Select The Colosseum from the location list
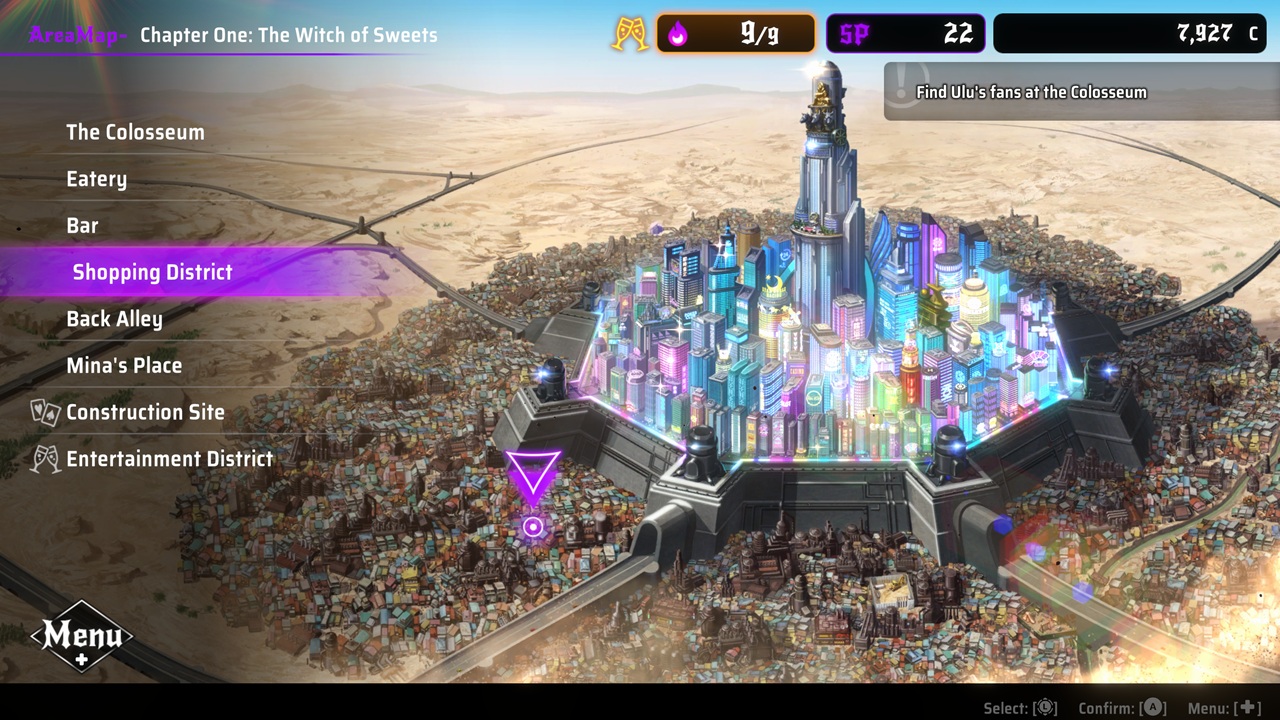This screenshot has width=1280, height=720. pos(135,131)
